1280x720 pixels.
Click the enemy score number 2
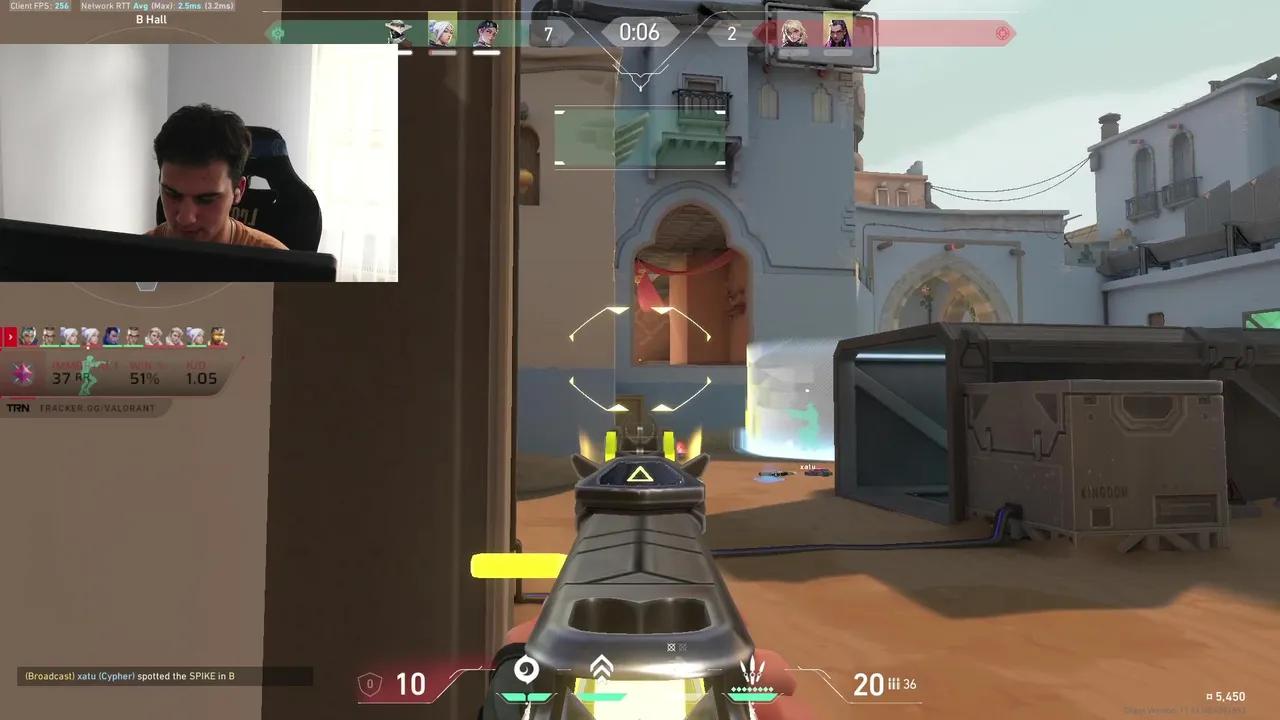(731, 33)
